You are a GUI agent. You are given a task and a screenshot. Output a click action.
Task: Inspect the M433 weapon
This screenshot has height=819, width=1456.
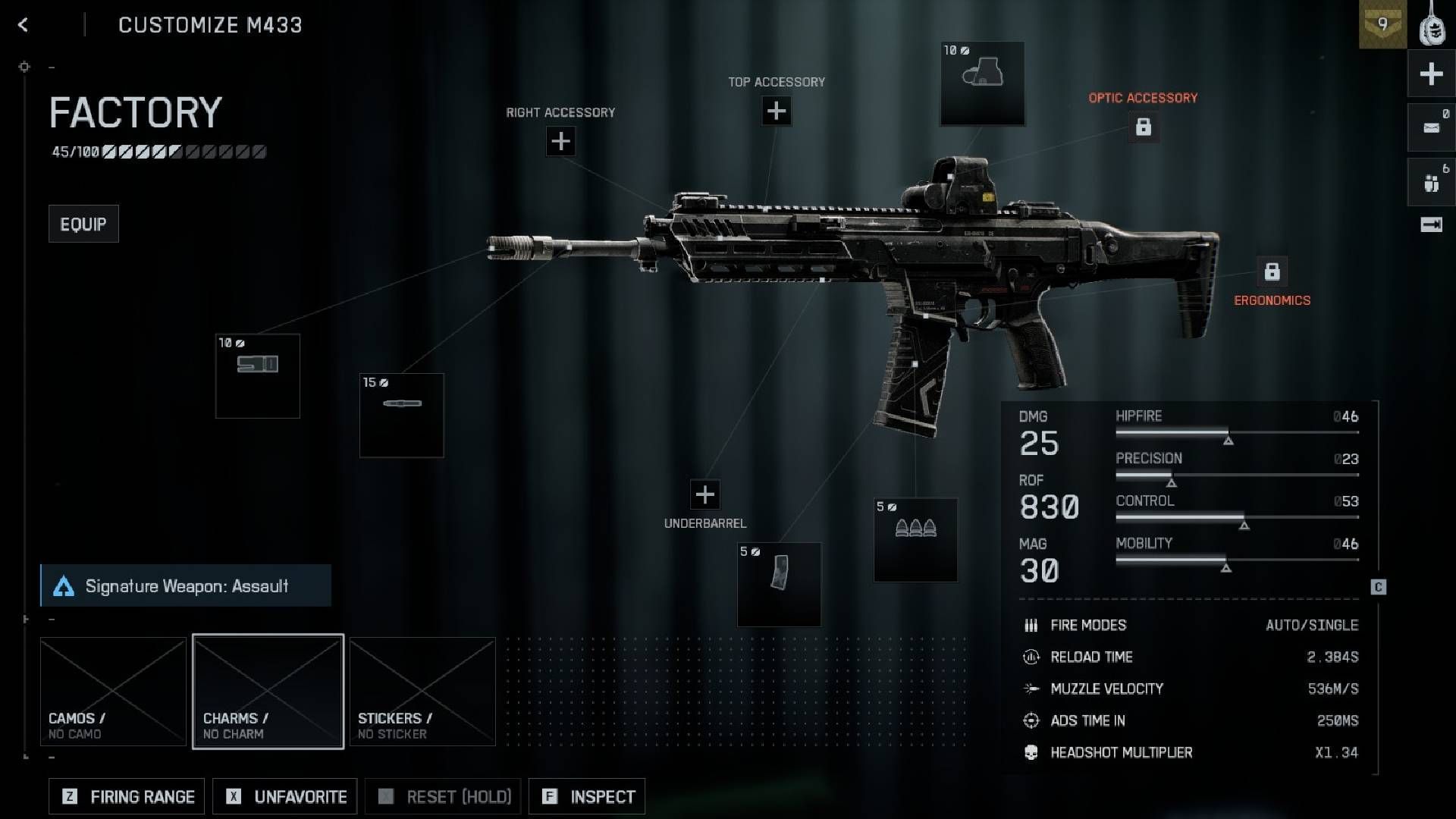[587, 796]
